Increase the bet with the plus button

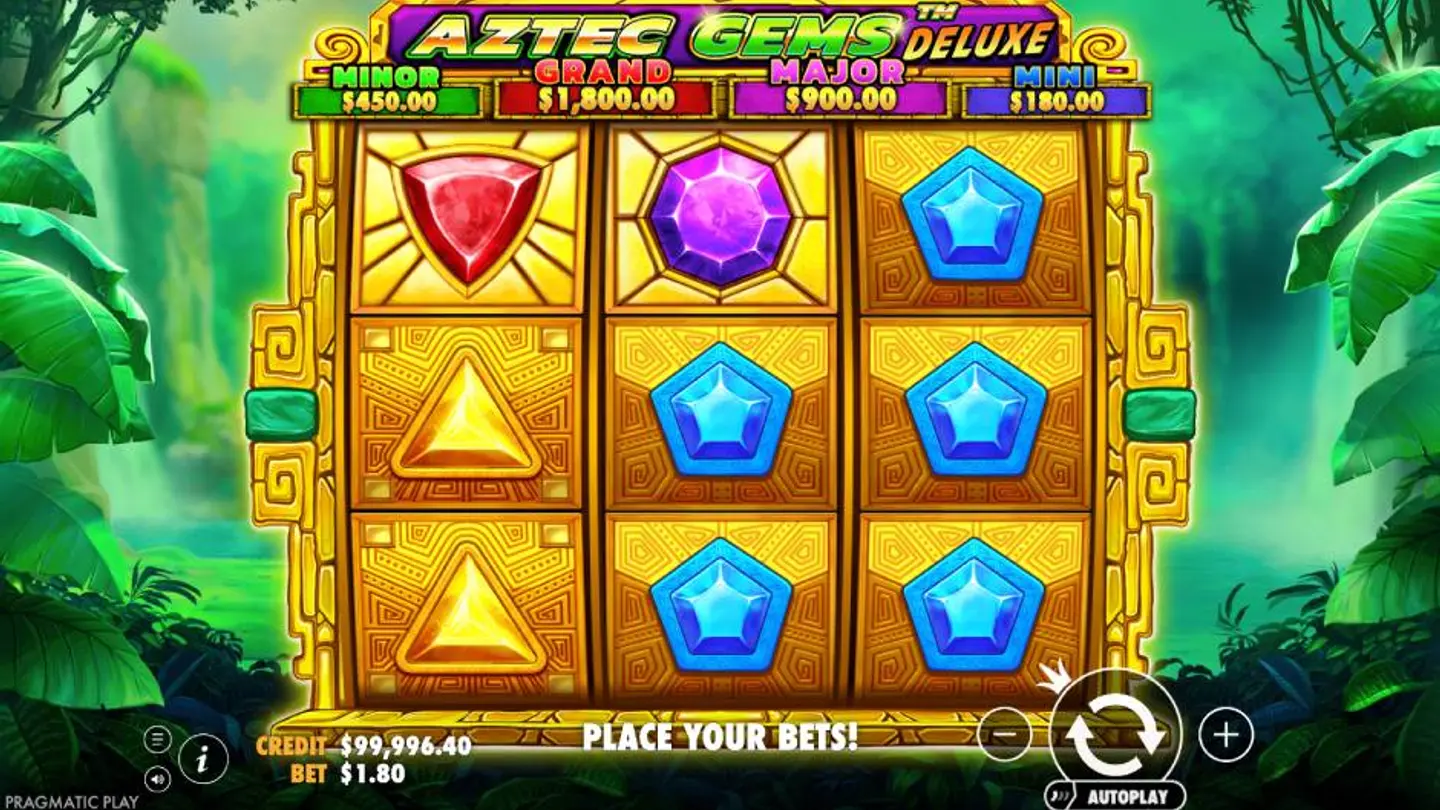(x=1225, y=735)
